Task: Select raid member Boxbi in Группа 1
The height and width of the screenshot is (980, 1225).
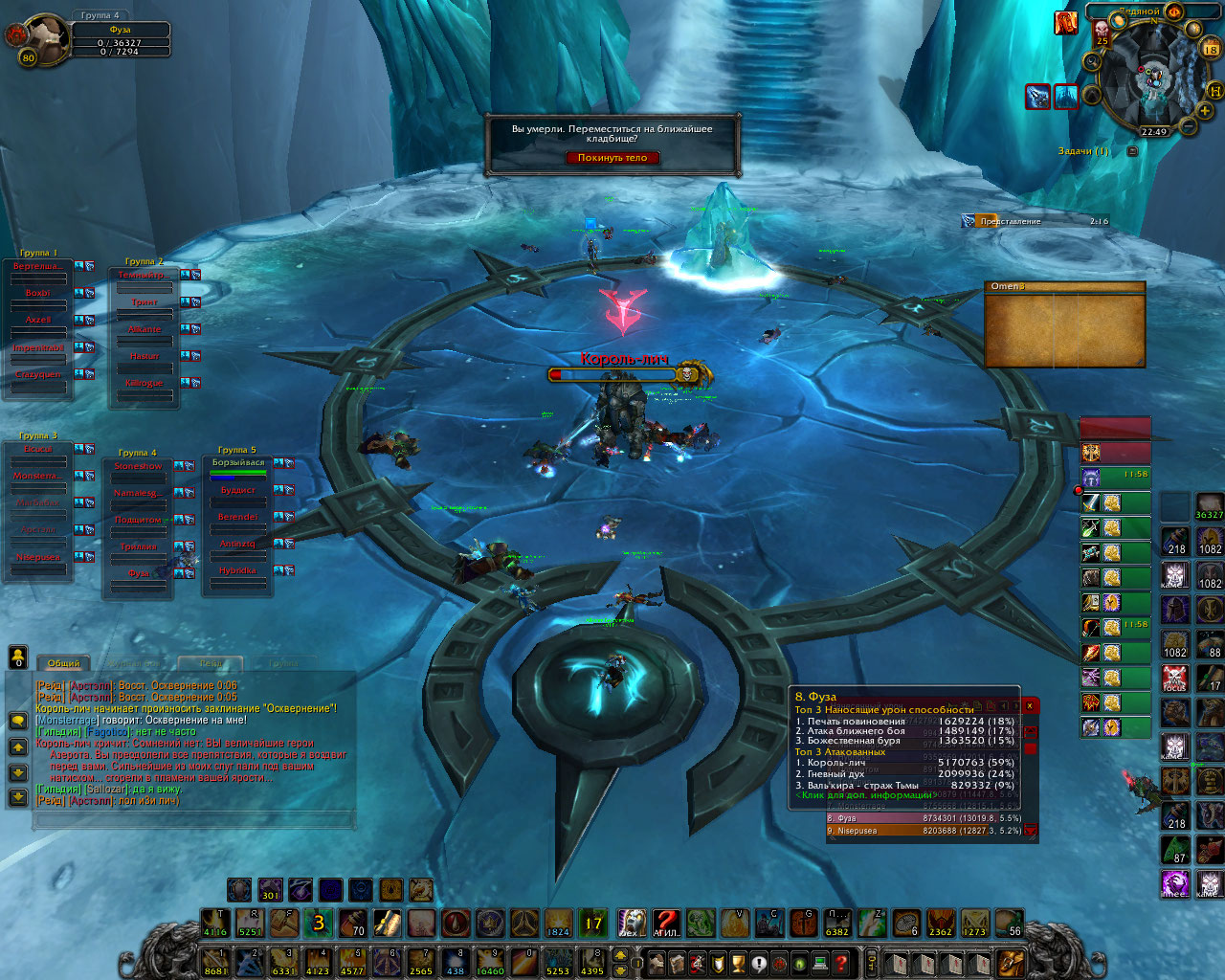Action: [38, 294]
